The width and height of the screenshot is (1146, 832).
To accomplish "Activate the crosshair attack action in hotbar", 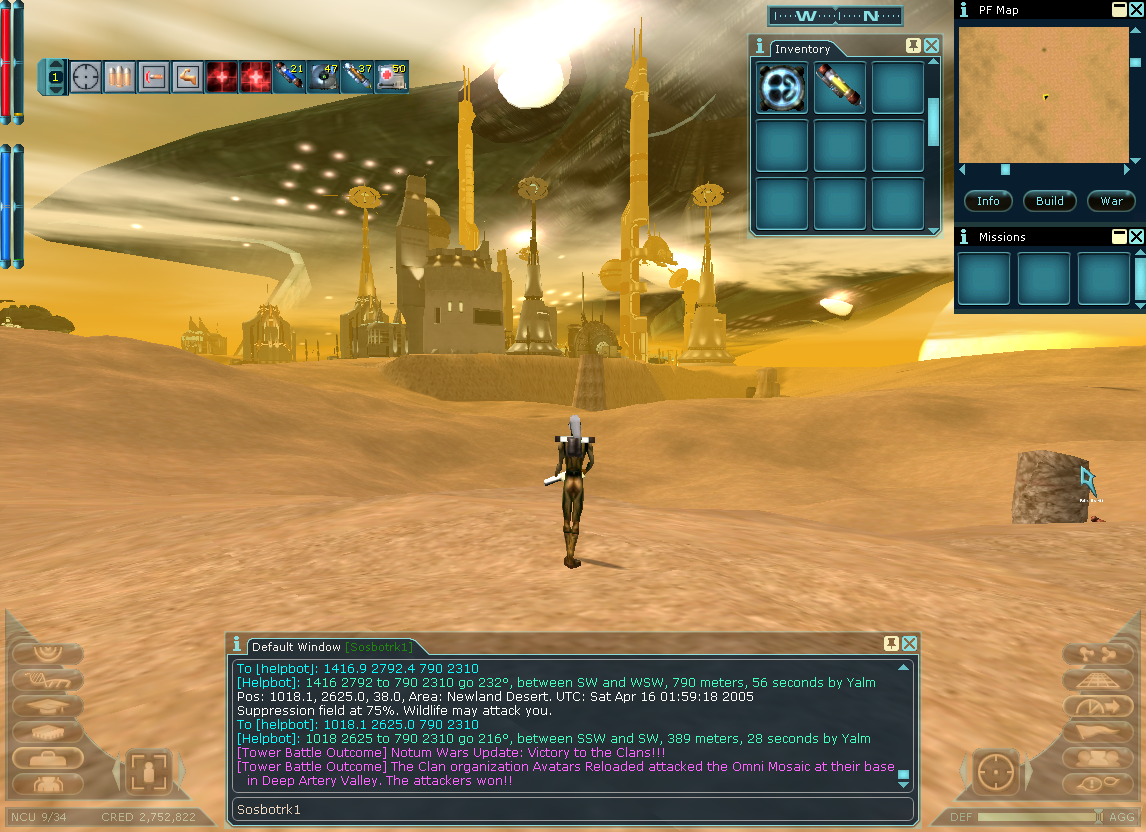I will 86,77.
